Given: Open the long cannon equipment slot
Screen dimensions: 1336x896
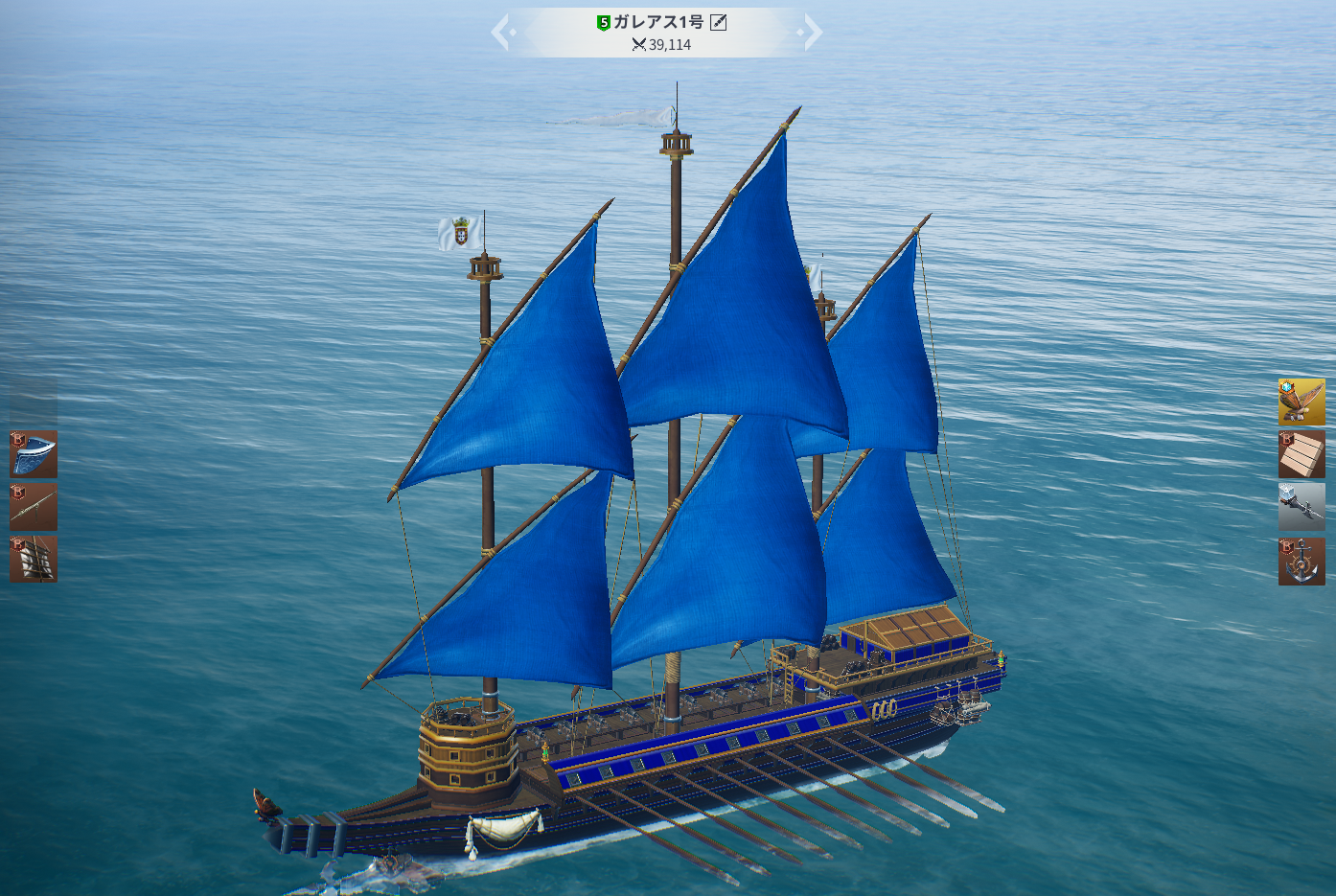Looking at the screenshot, I should click(x=34, y=507).
